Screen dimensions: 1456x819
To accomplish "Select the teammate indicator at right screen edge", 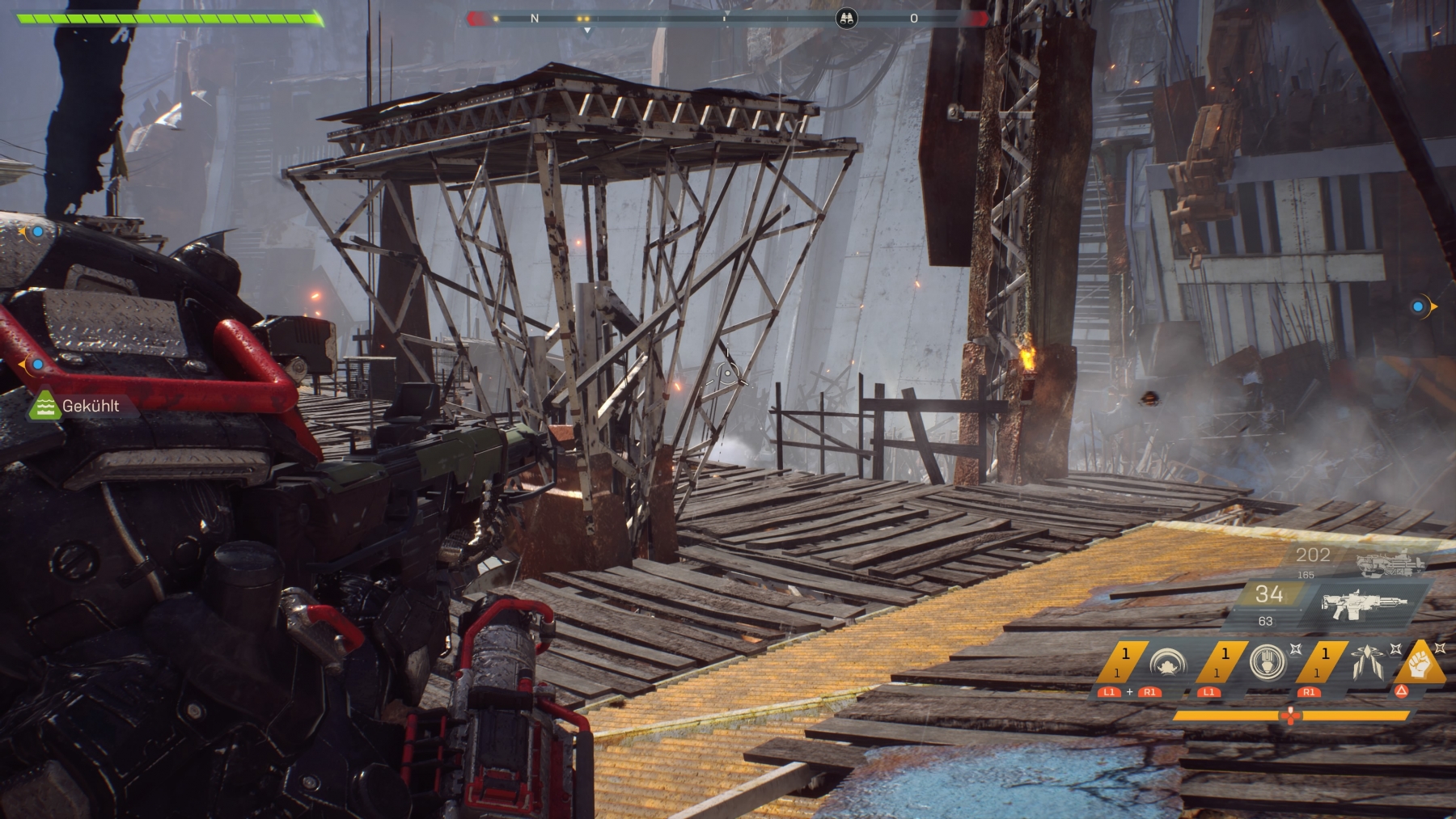I will tap(1420, 306).
